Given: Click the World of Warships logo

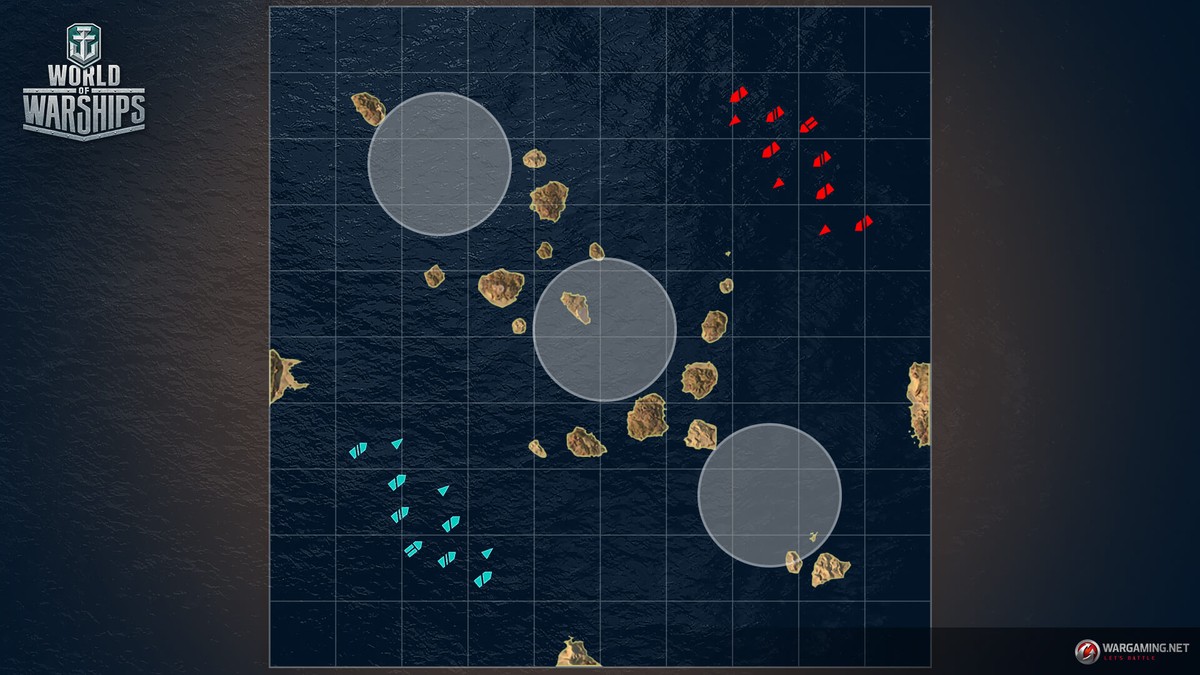Looking at the screenshot, I should coord(84,83).
